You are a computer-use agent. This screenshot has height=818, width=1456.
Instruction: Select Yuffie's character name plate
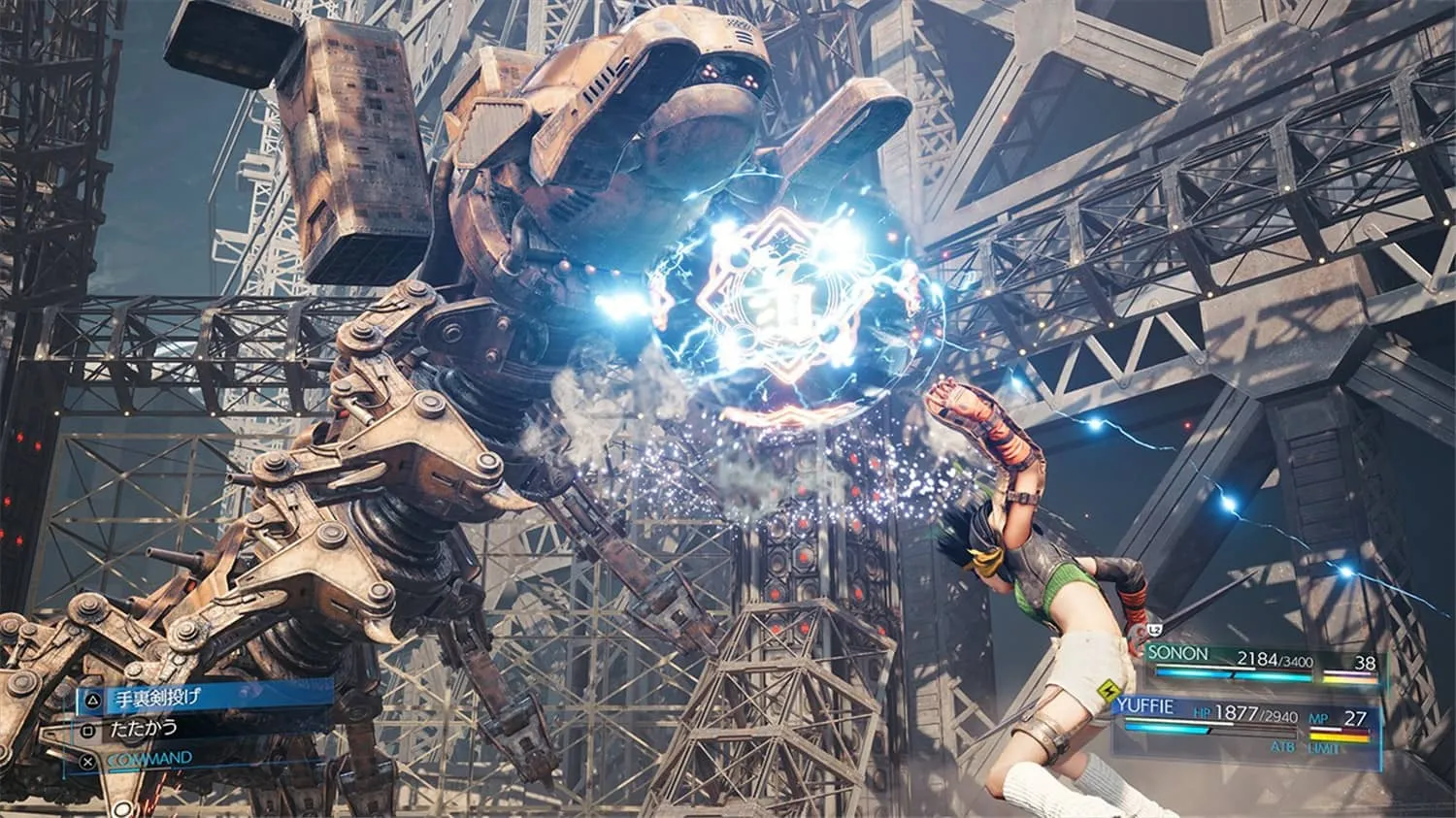point(1144,705)
